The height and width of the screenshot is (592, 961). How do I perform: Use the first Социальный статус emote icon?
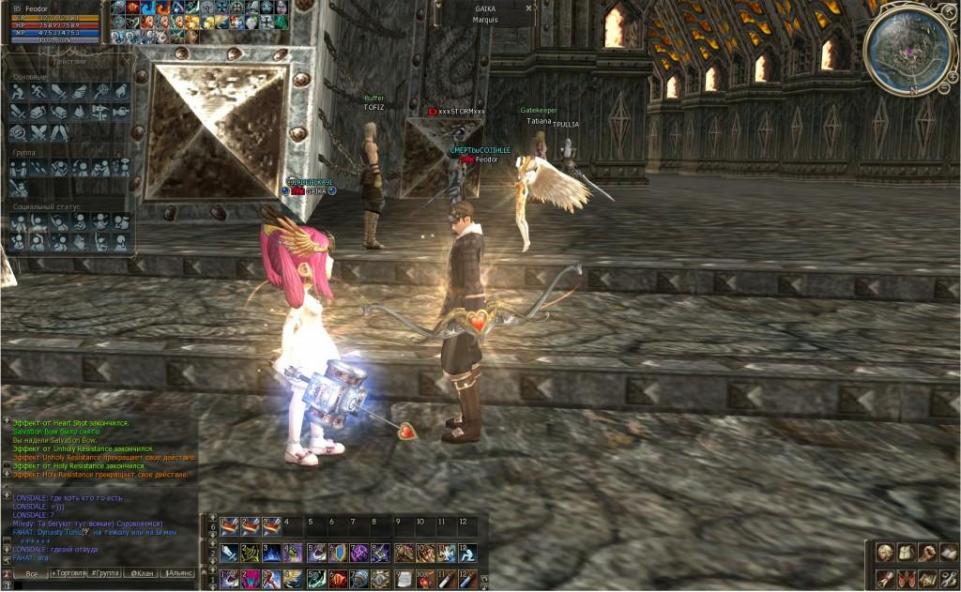click(x=17, y=222)
